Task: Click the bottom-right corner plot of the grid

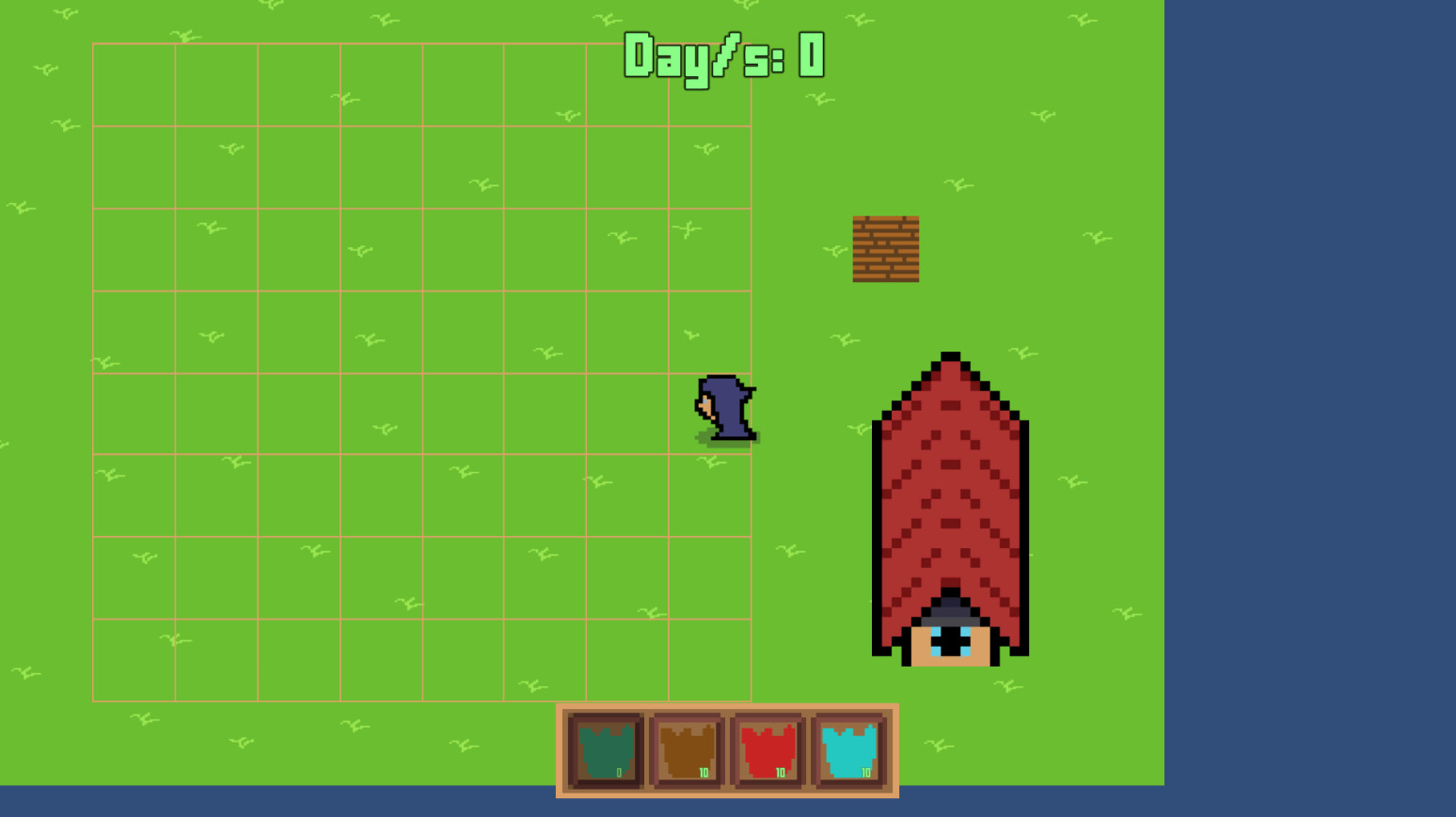Action: pyautogui.click(x=710, y=658)
